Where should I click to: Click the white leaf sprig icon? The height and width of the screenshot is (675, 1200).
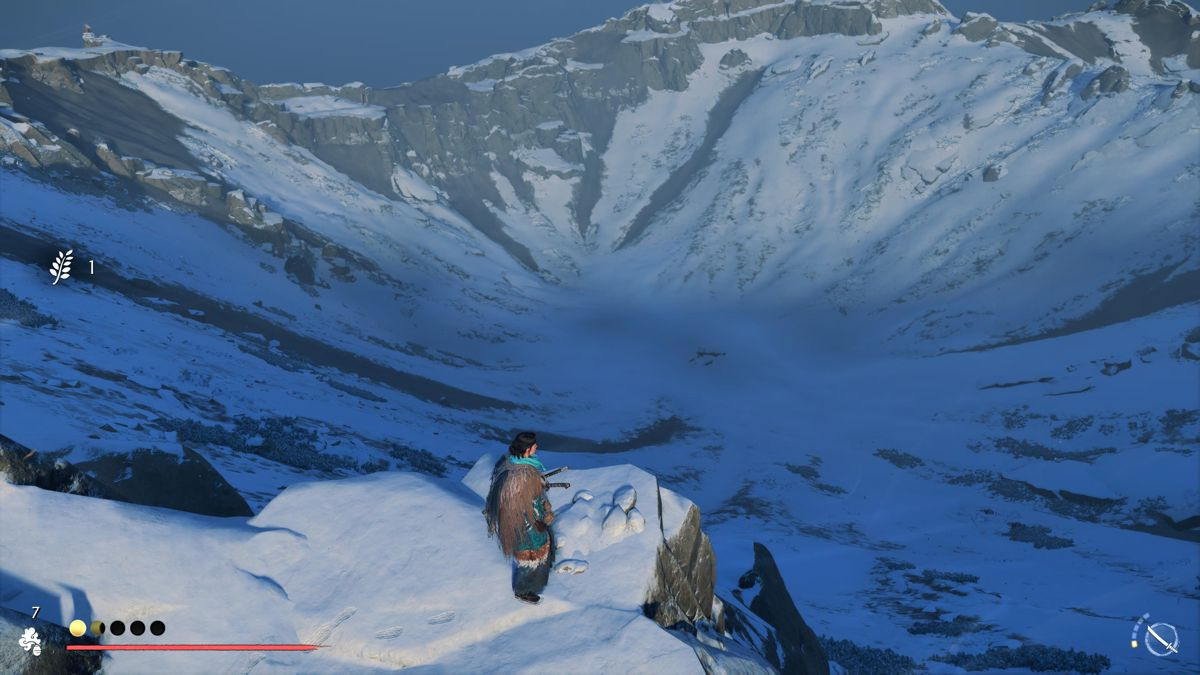point(62,267)
